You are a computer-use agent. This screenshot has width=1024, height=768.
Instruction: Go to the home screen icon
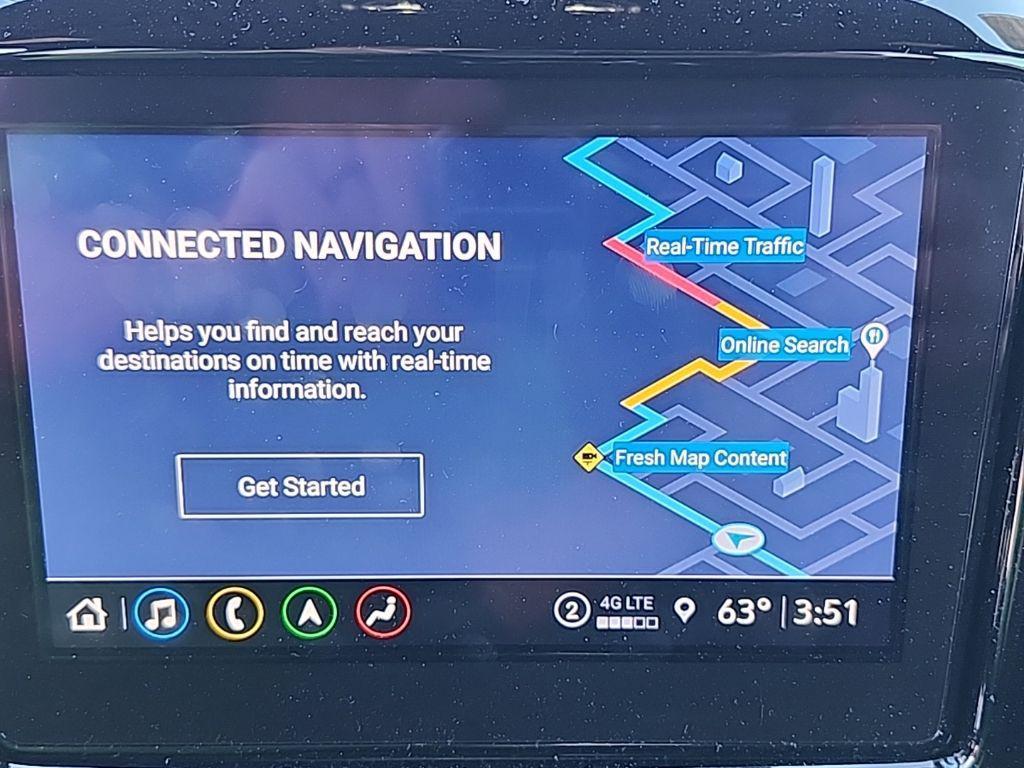click(x=87, y=613)
